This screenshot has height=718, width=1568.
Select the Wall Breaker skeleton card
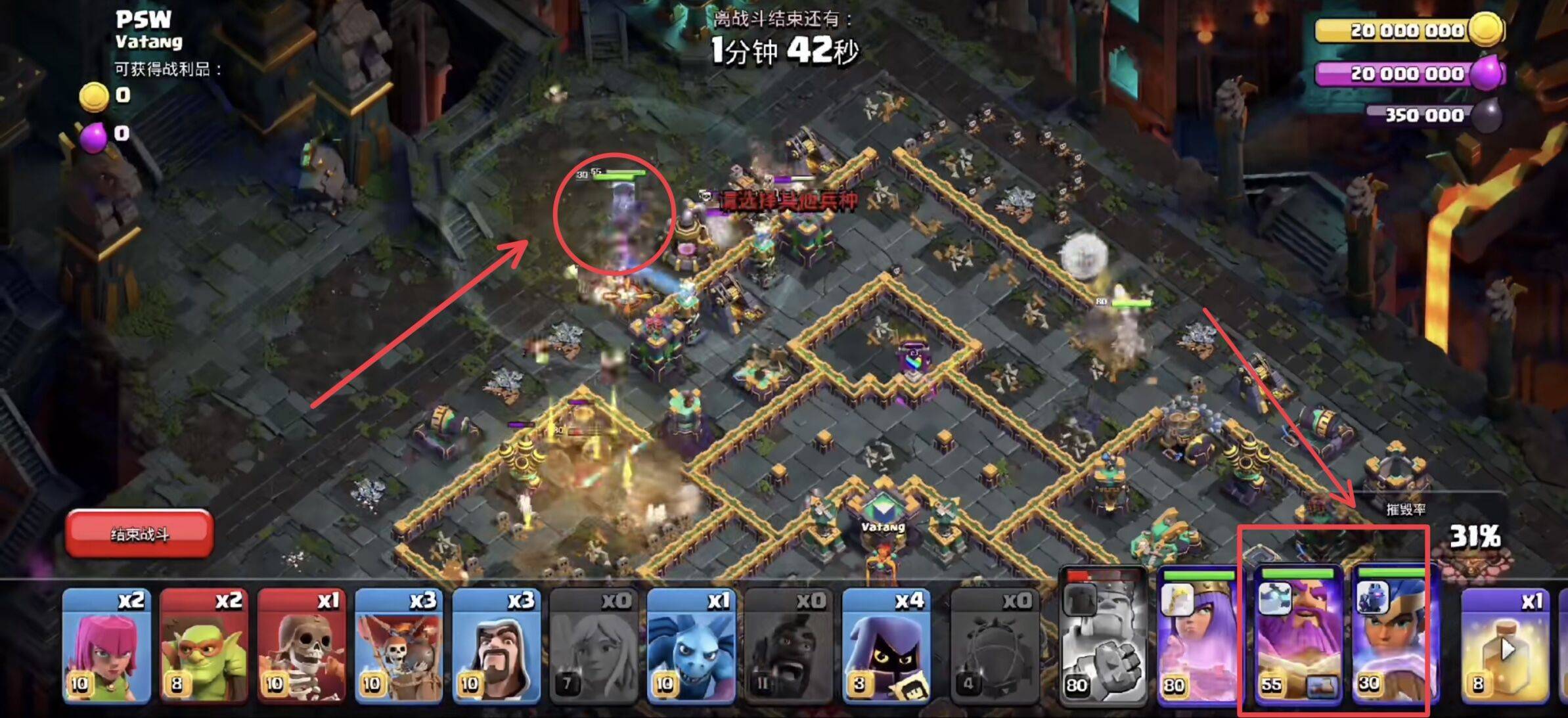301,646
